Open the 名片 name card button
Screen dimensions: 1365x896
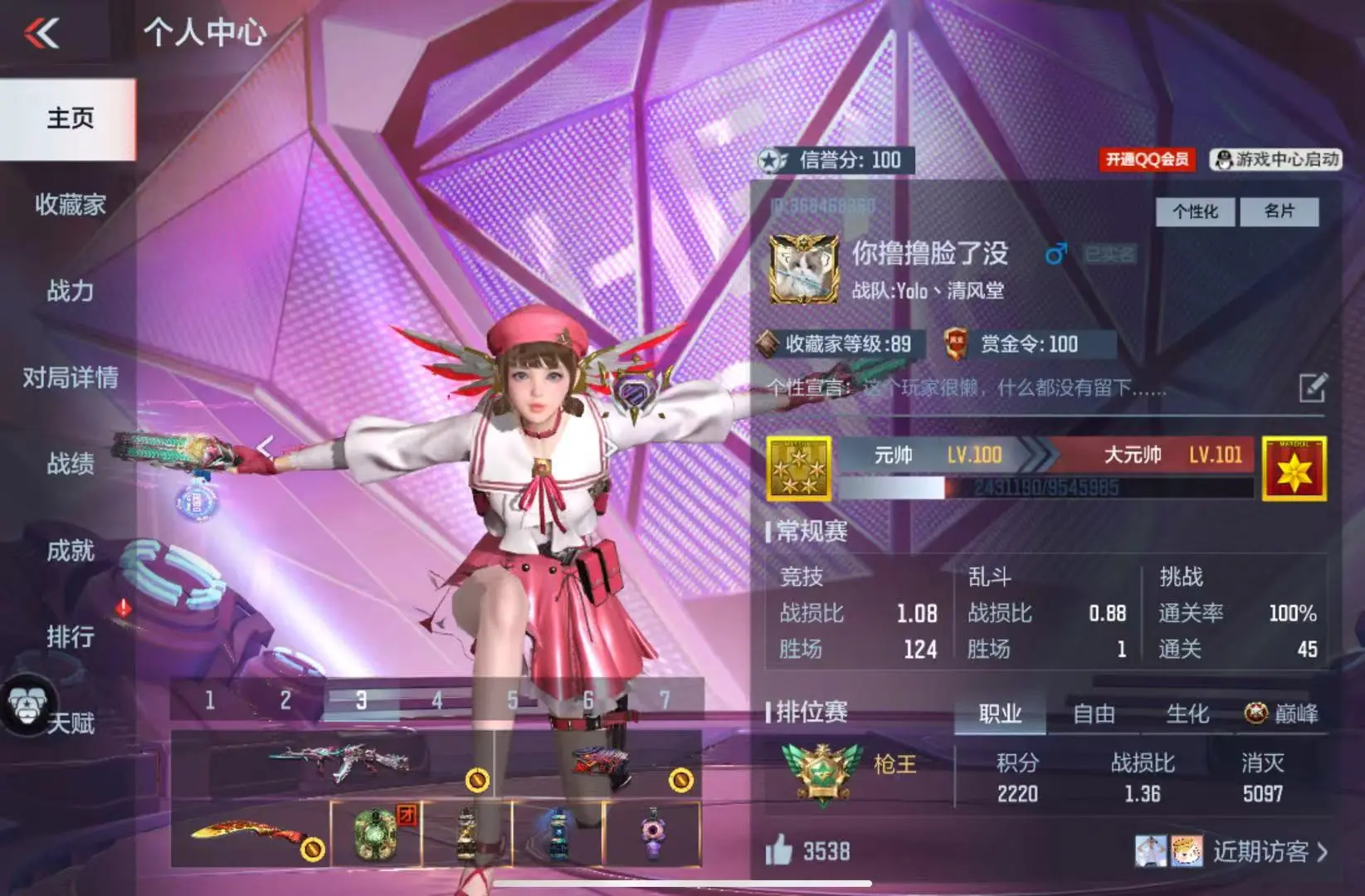point(1279,212)
